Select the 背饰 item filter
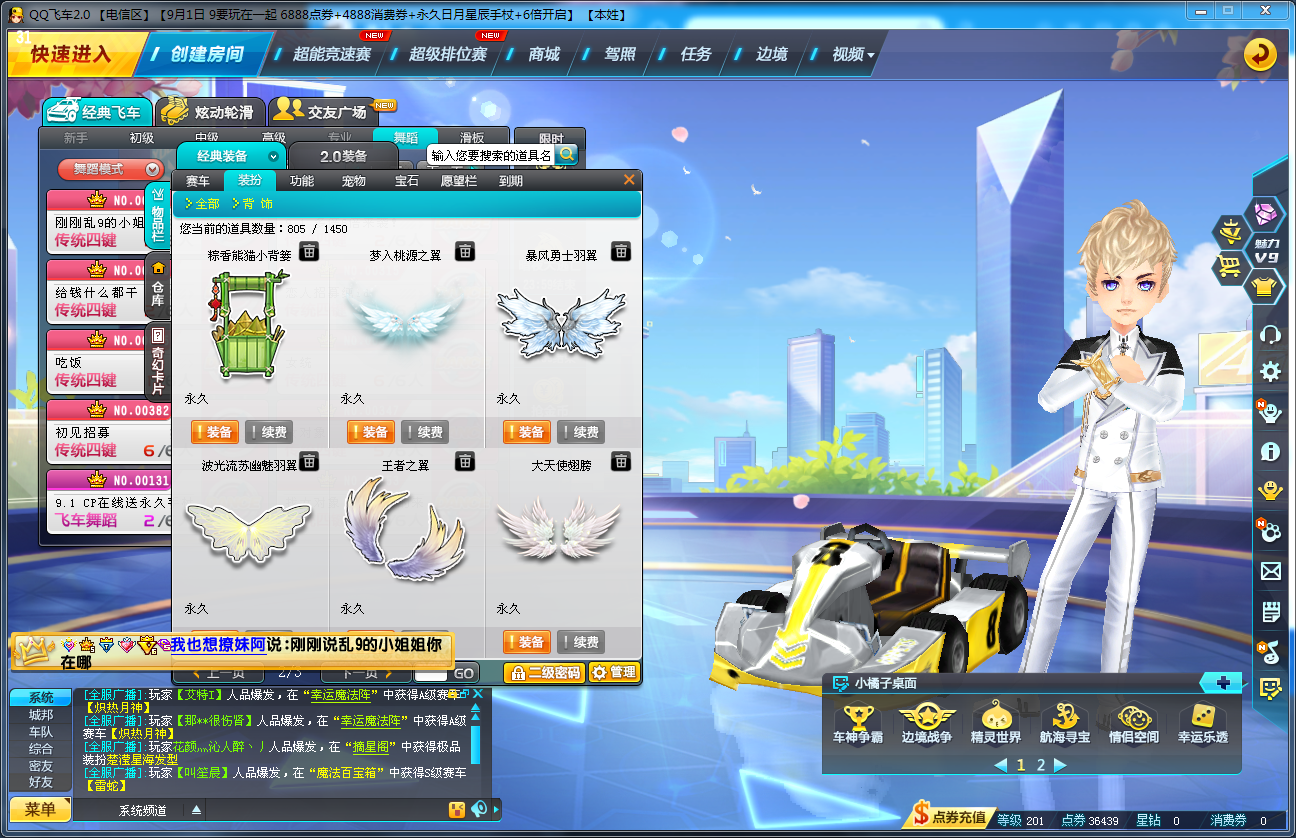The width and height of the screenshot is (1296, 838). tap(255, 202)
